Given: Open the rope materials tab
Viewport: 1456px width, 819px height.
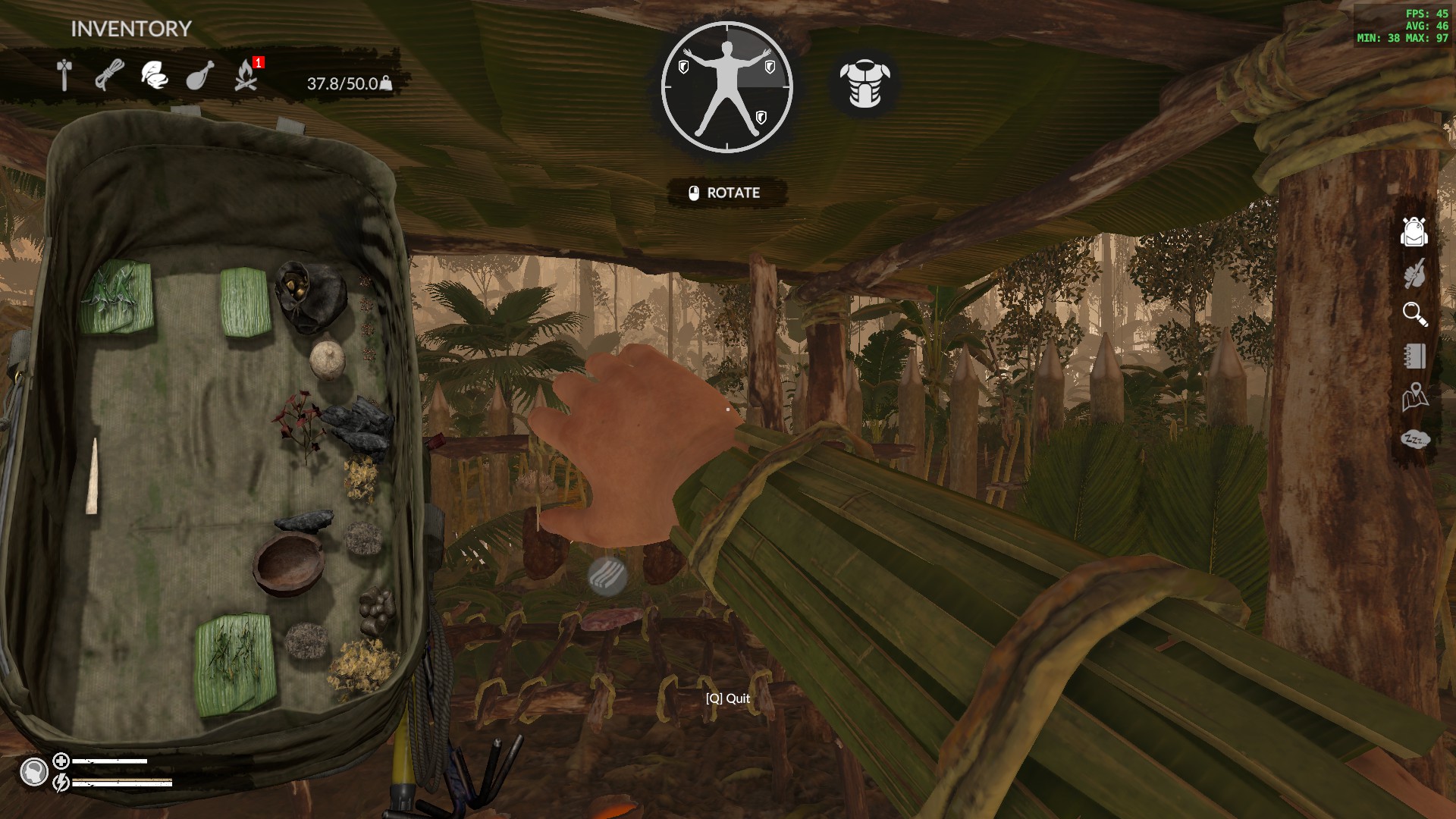Looking at the screenshot, I should point(110,75).
